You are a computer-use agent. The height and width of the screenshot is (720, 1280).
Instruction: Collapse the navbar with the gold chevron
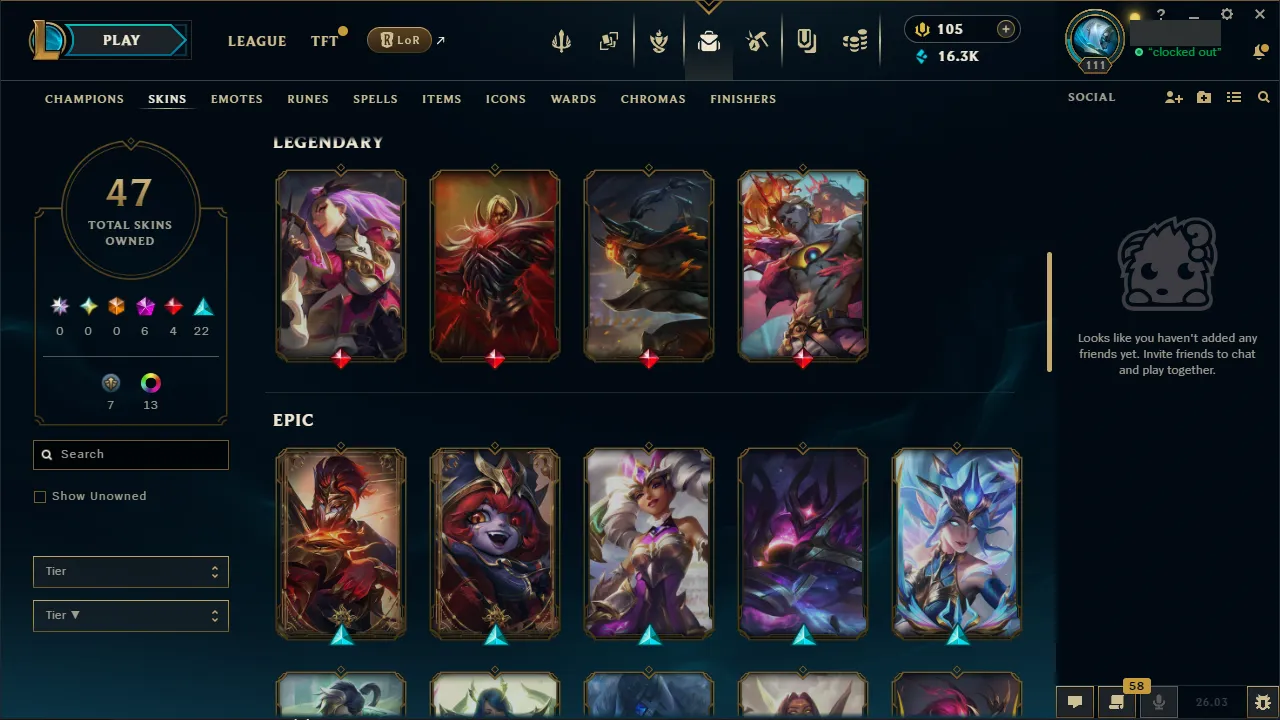(x=709, y=5)
